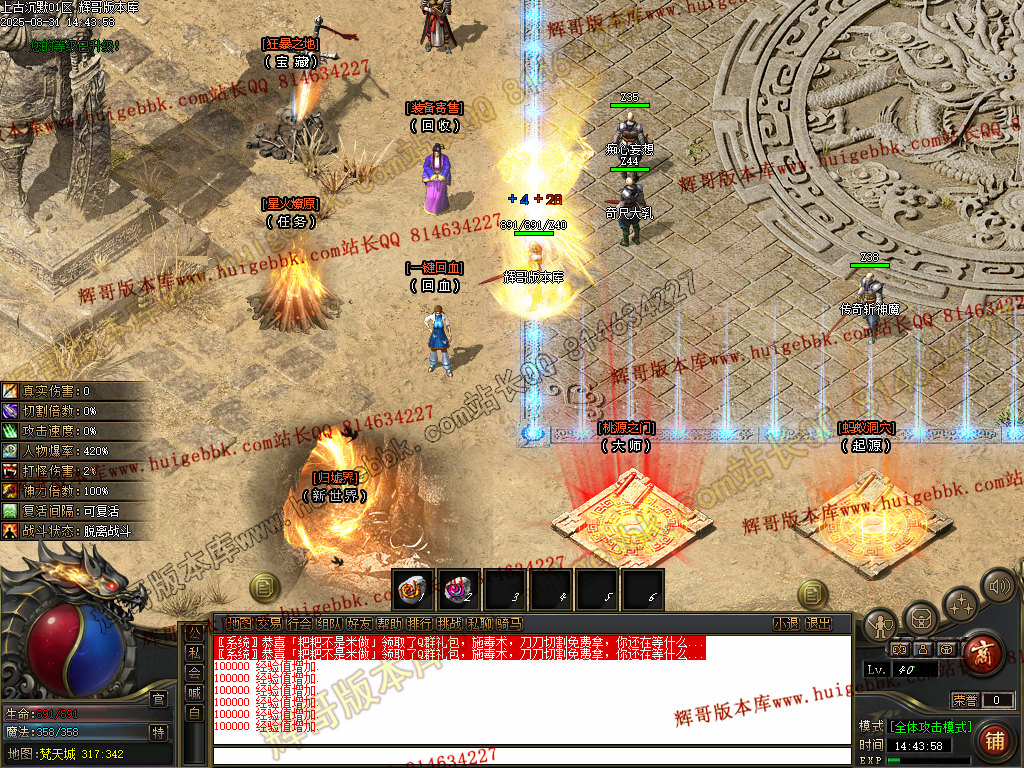Open the 好友 friends list
1024x768 pixels.
pyautogui.click(x=359, y=623)
